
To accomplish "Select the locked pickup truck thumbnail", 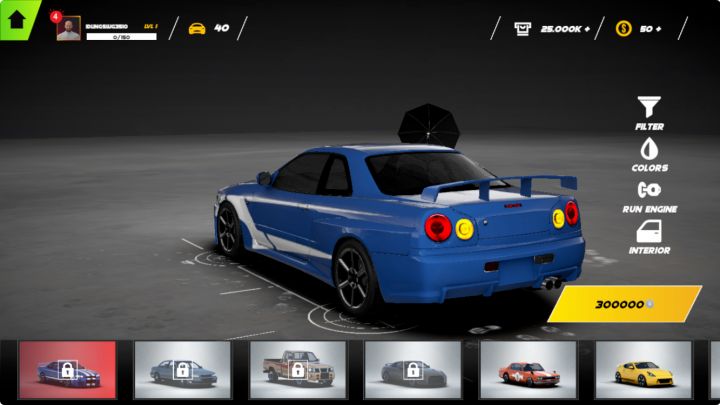I will pyautogui.click(x=297, y=370).
